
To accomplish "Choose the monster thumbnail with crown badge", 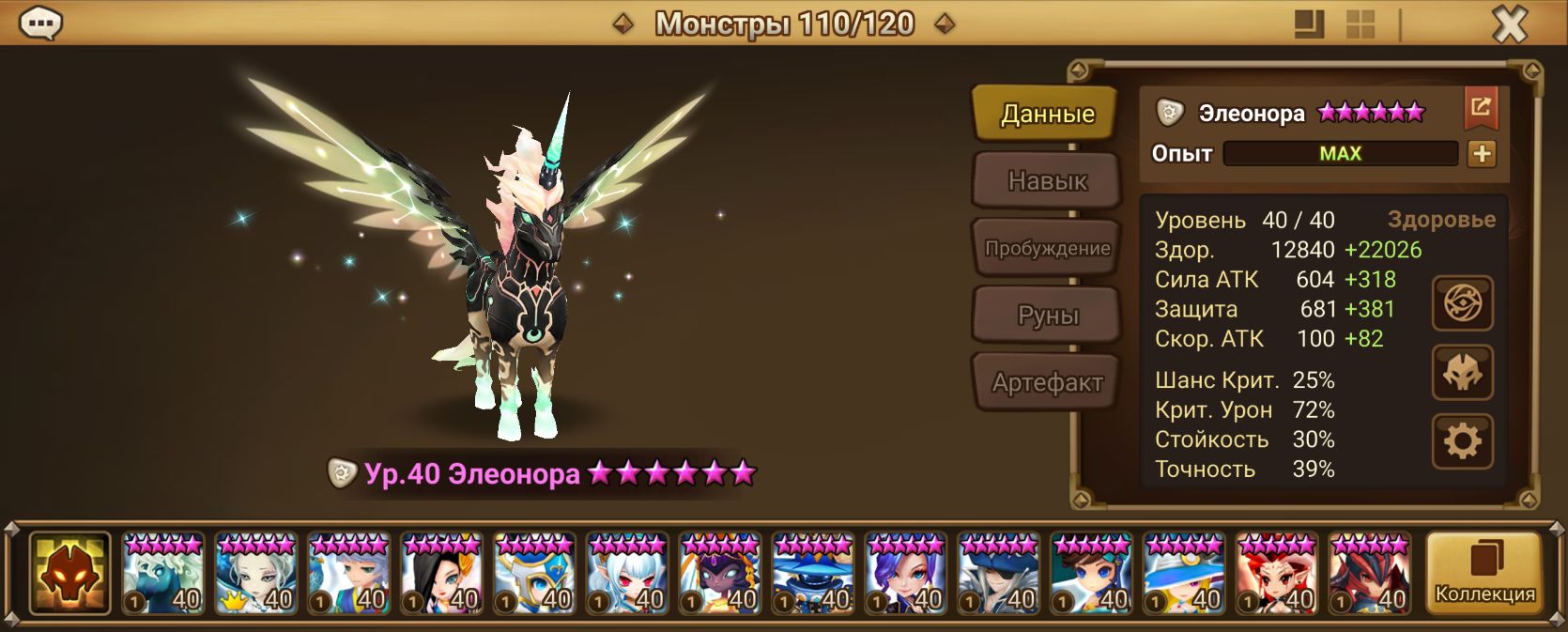I will click(255, 574).
